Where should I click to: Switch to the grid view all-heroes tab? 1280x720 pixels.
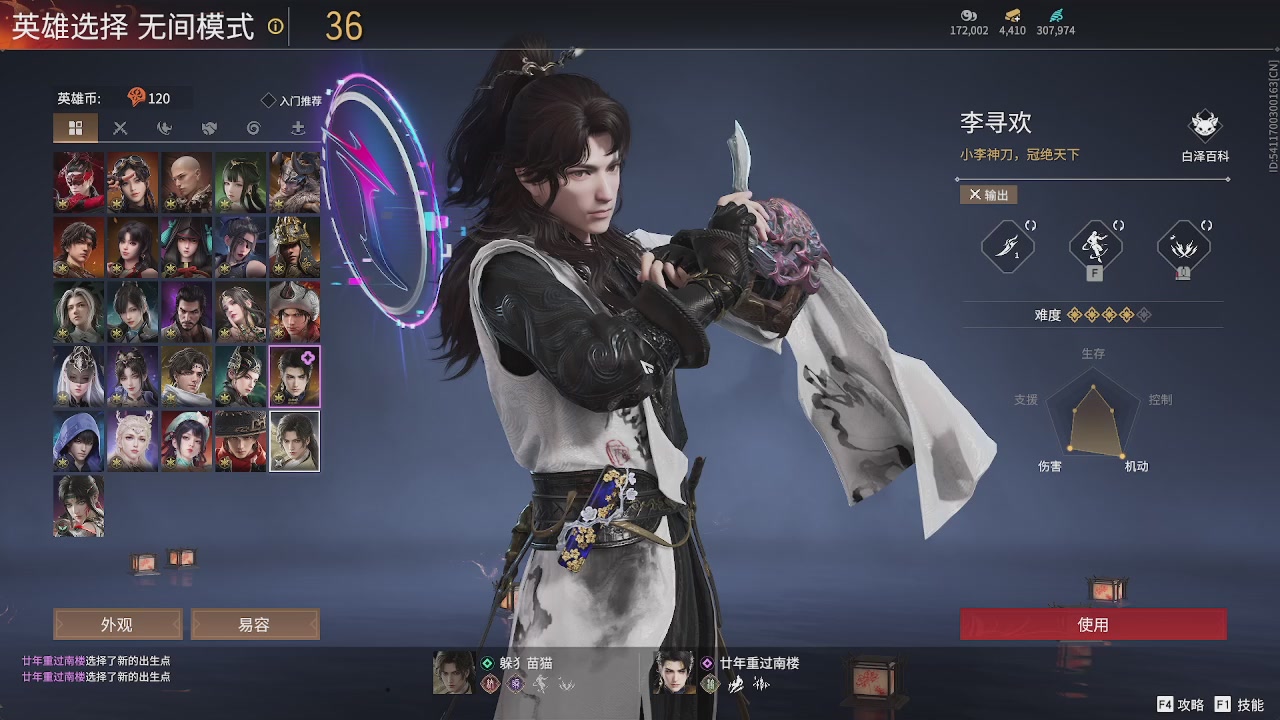[77, 128]
